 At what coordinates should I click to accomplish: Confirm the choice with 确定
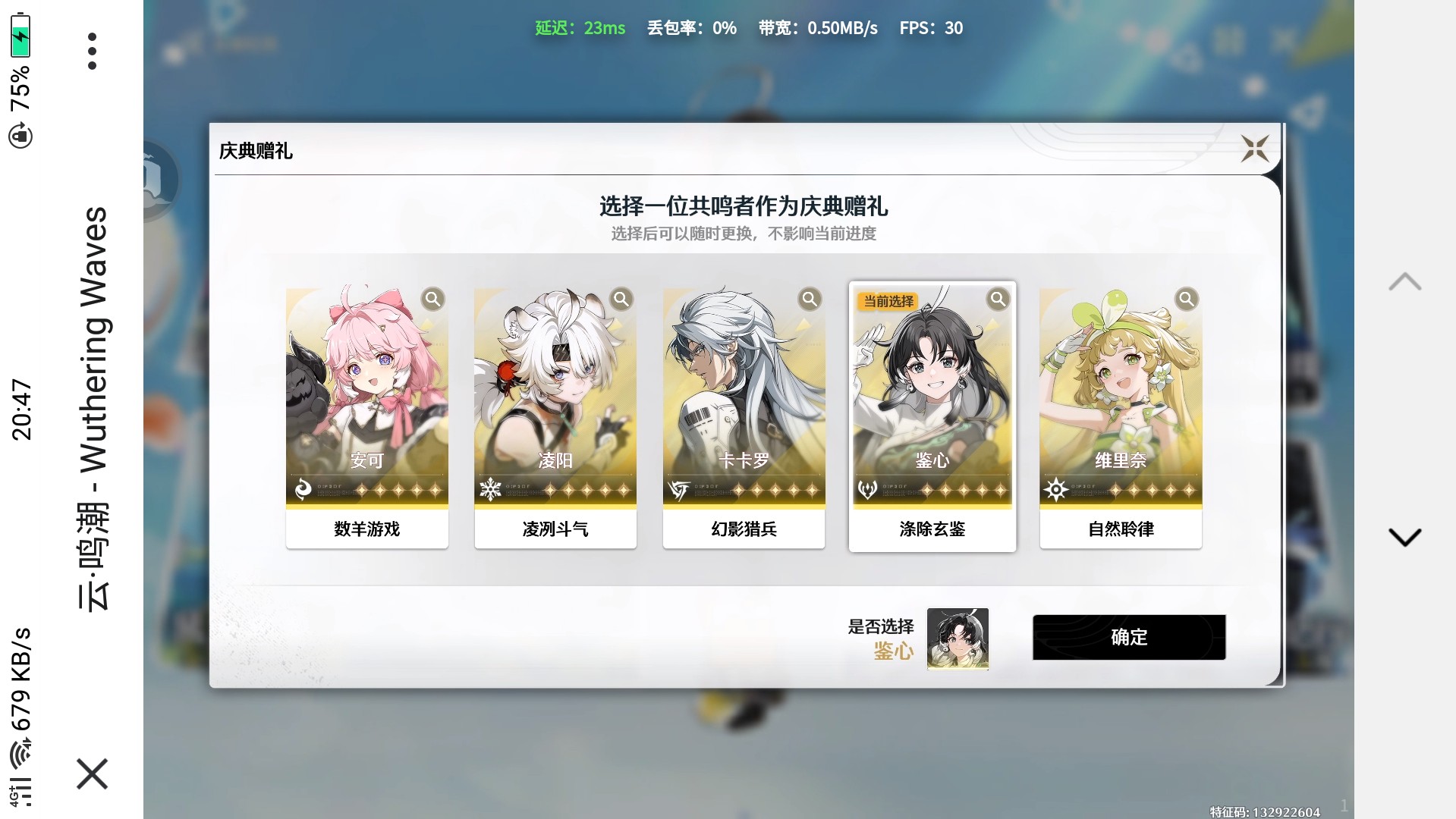pyautogui.click(x=1128, y=637)
